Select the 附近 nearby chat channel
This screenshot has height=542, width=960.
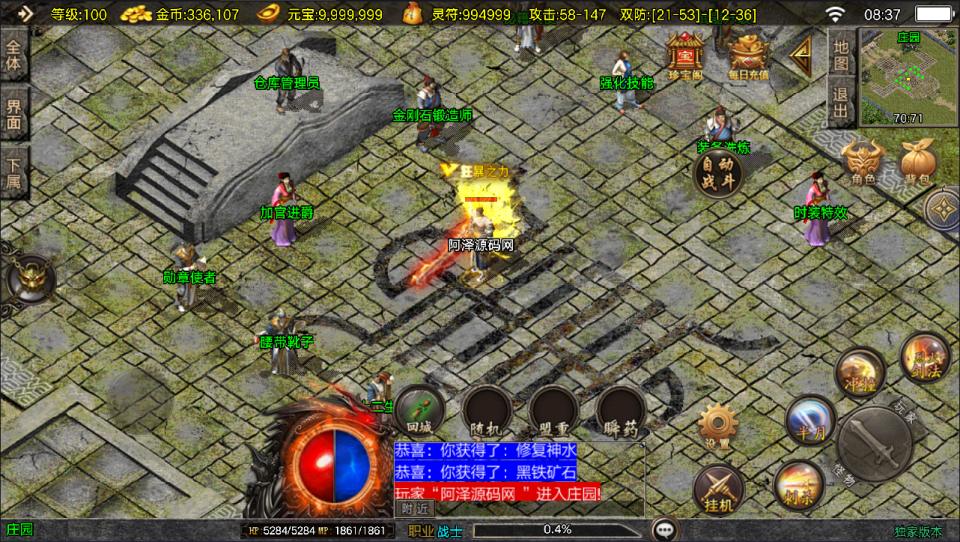tap(416, 508)
